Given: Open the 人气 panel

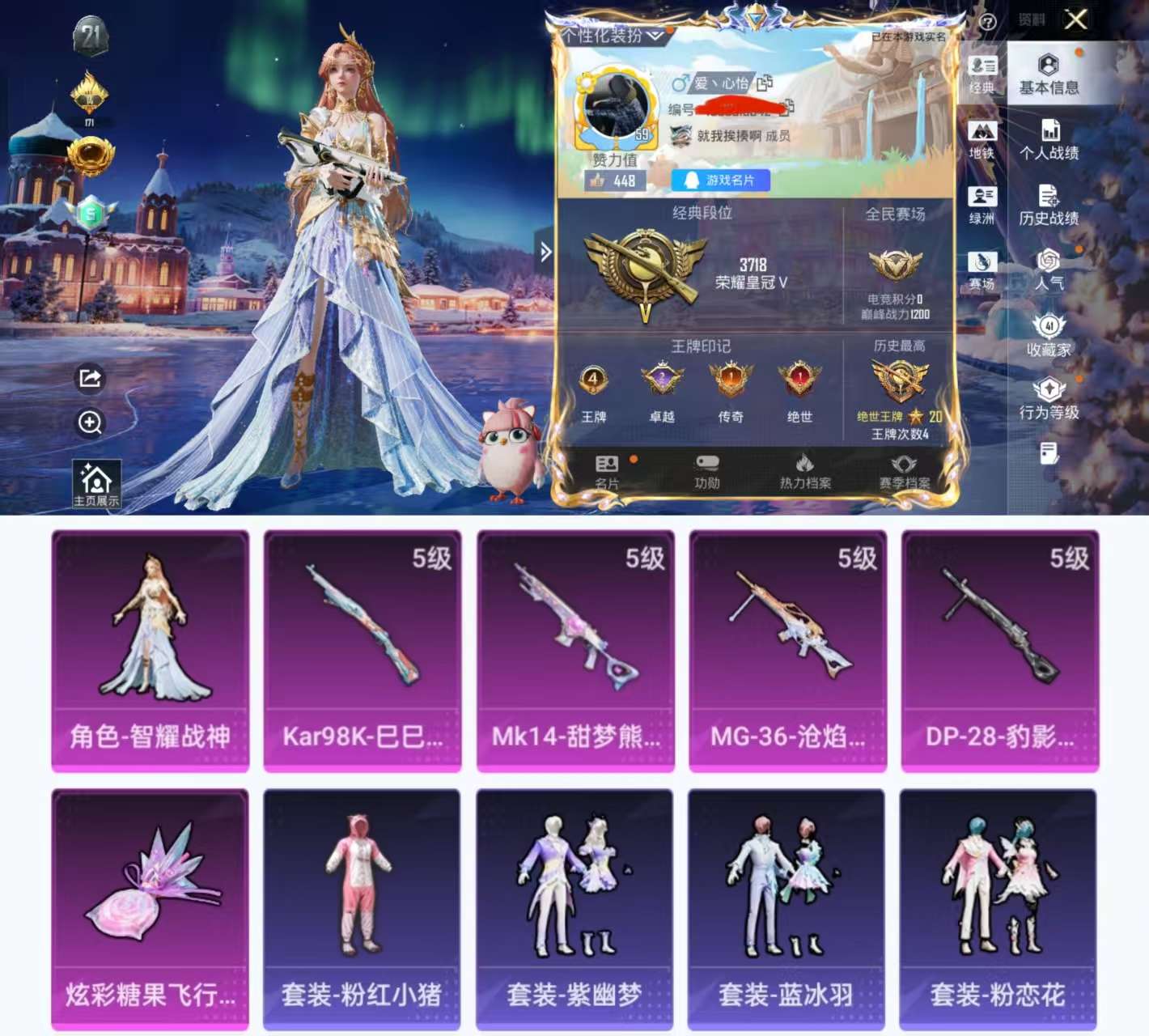Looking at the screenshot, I should pyautogui.click(x=1049, y=272).
